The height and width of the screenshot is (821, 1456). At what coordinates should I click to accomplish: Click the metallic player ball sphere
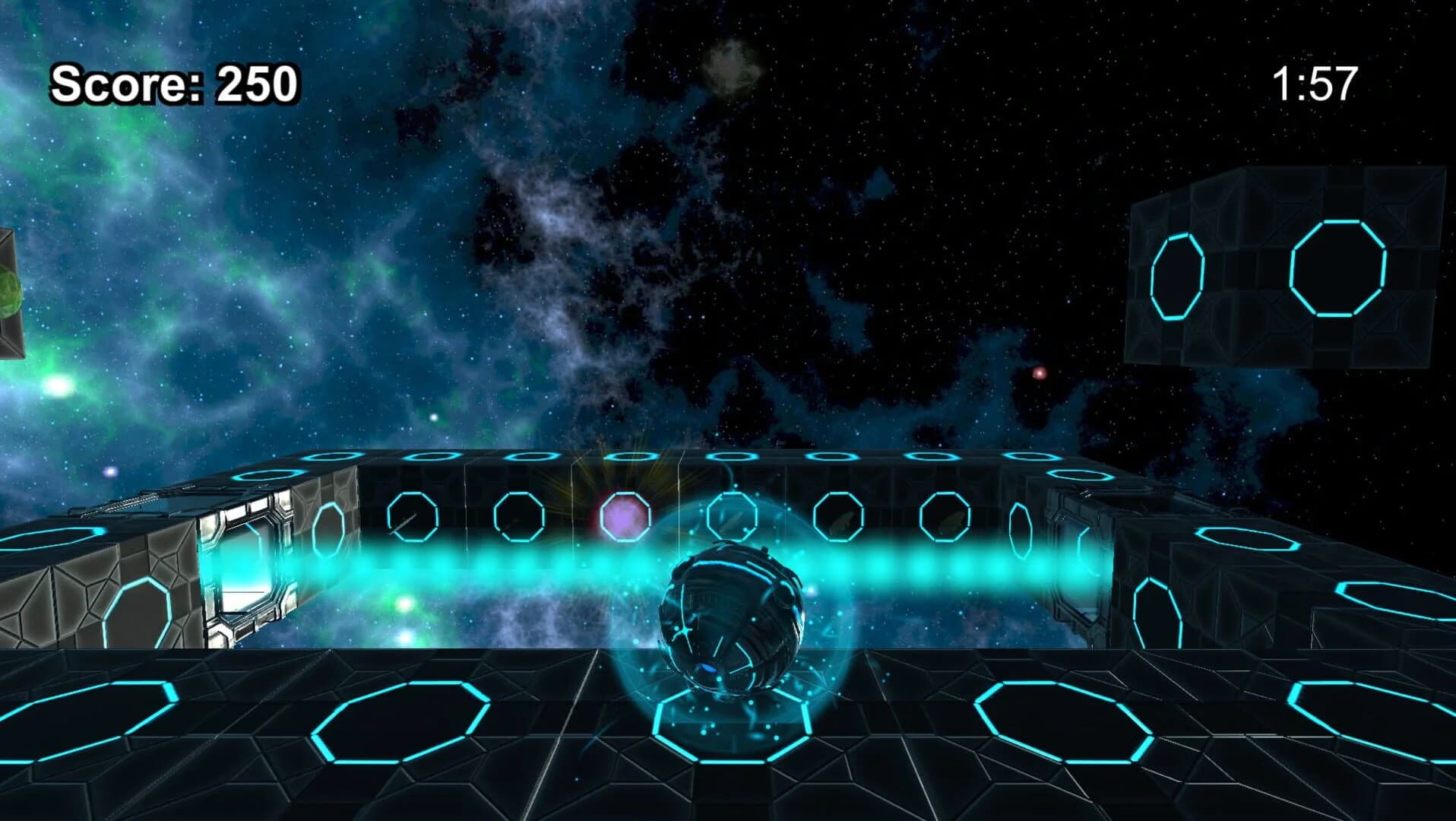[733, 620]
